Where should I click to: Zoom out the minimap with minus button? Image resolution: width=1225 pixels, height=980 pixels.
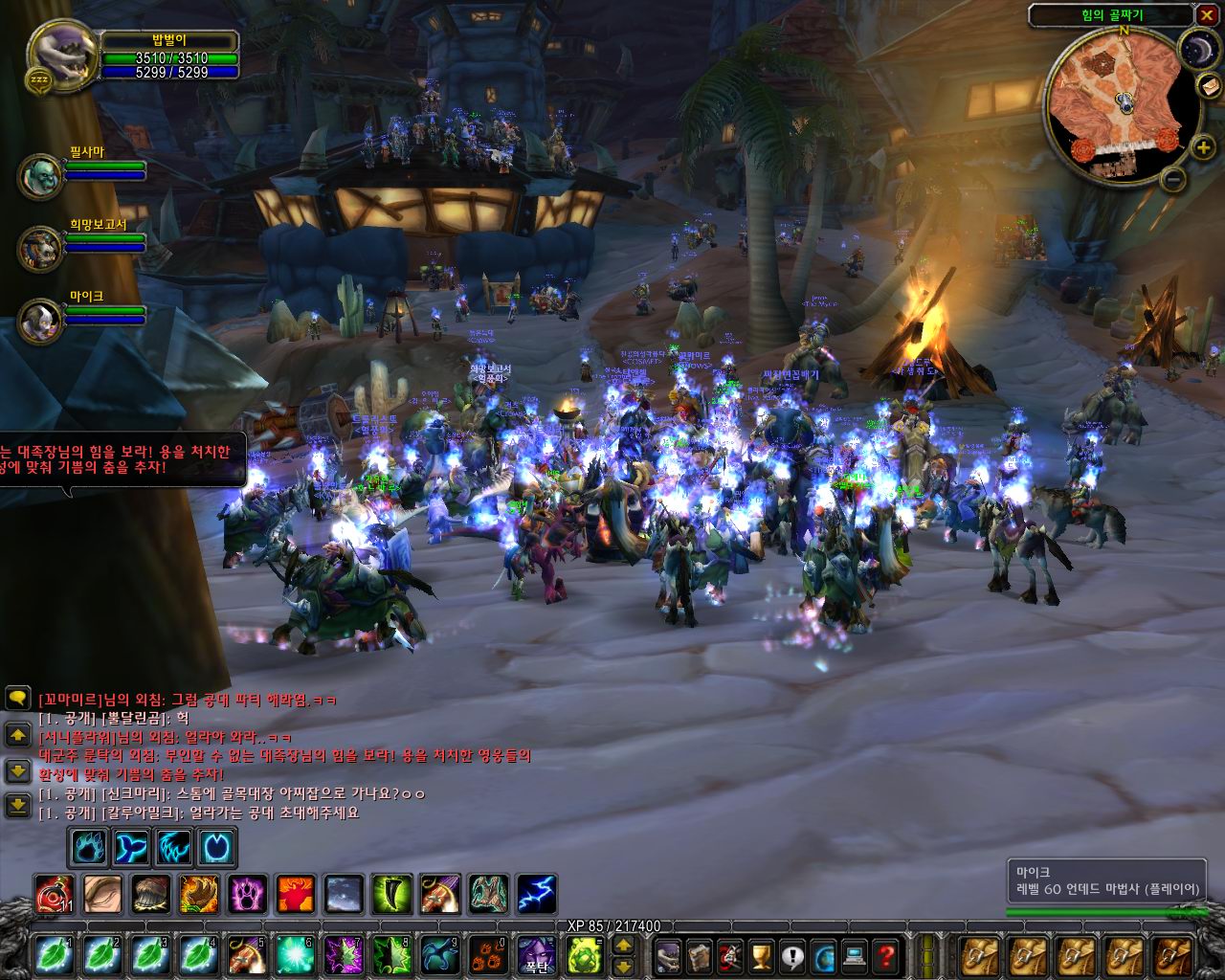[x=1175, y=178]
